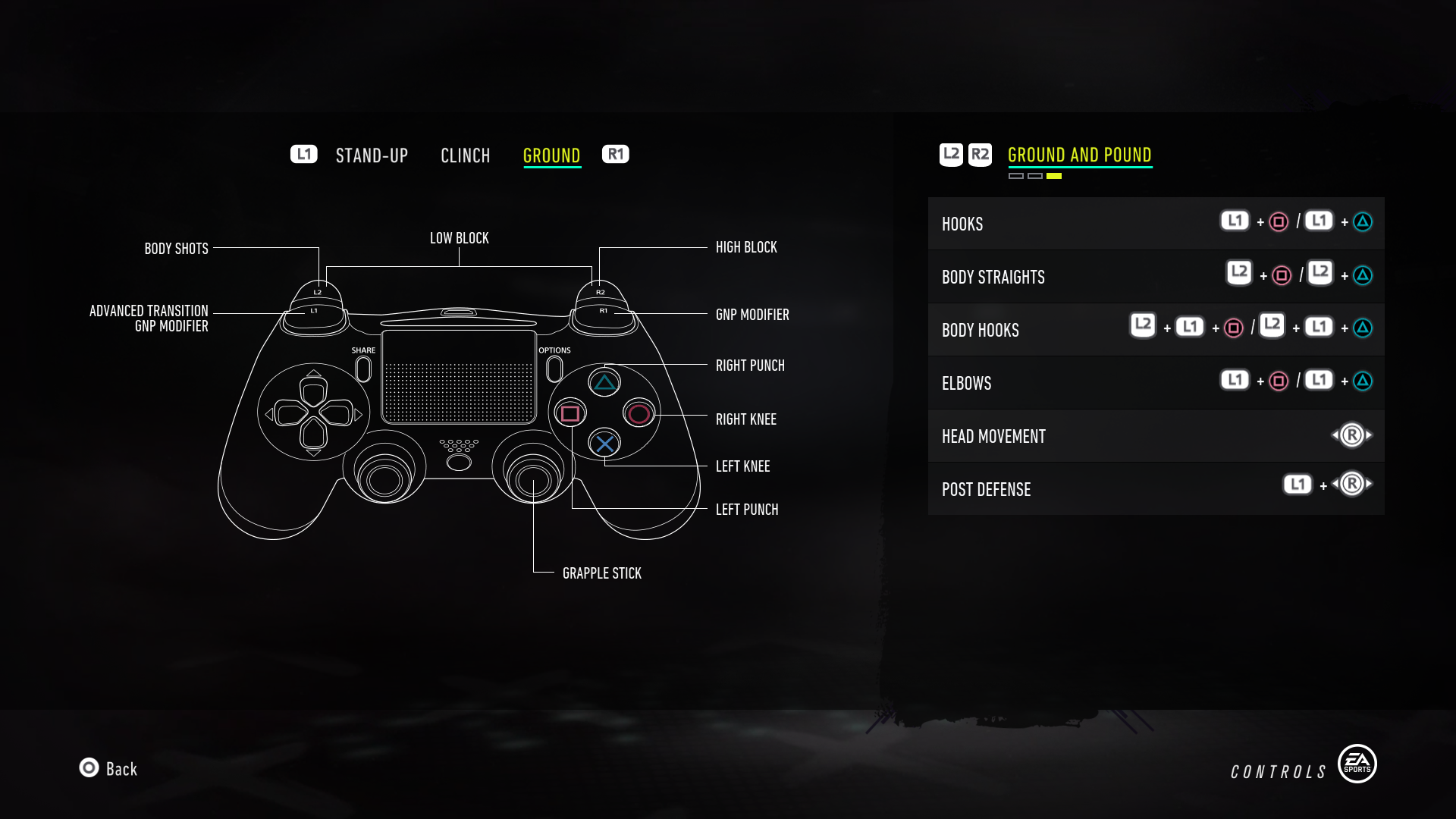Click the Square button mapped to Left Punch
The height and width of the screenshot is (819, 1456).
tap(569, 413)
